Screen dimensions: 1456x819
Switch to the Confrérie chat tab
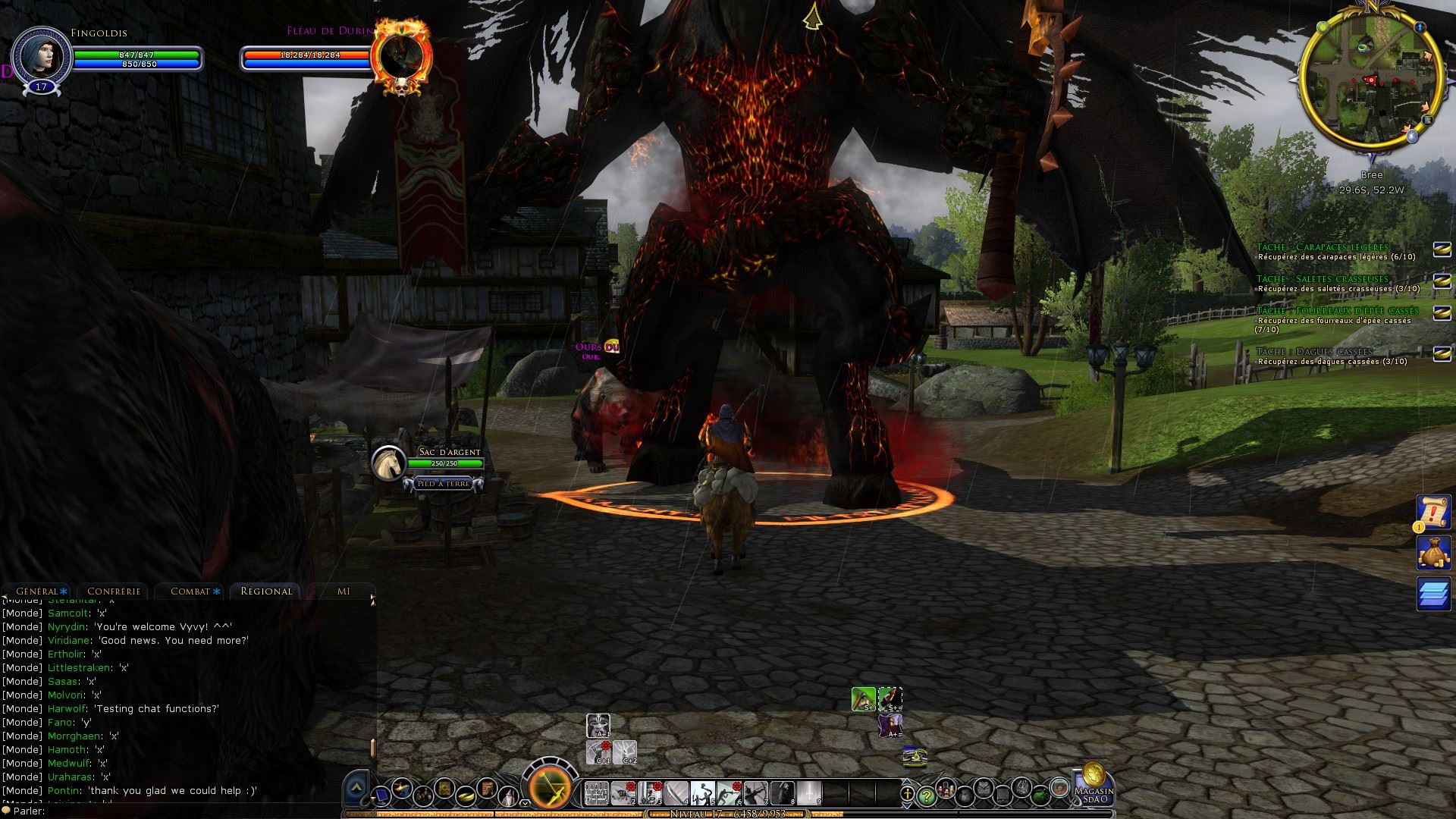point(114,591)
